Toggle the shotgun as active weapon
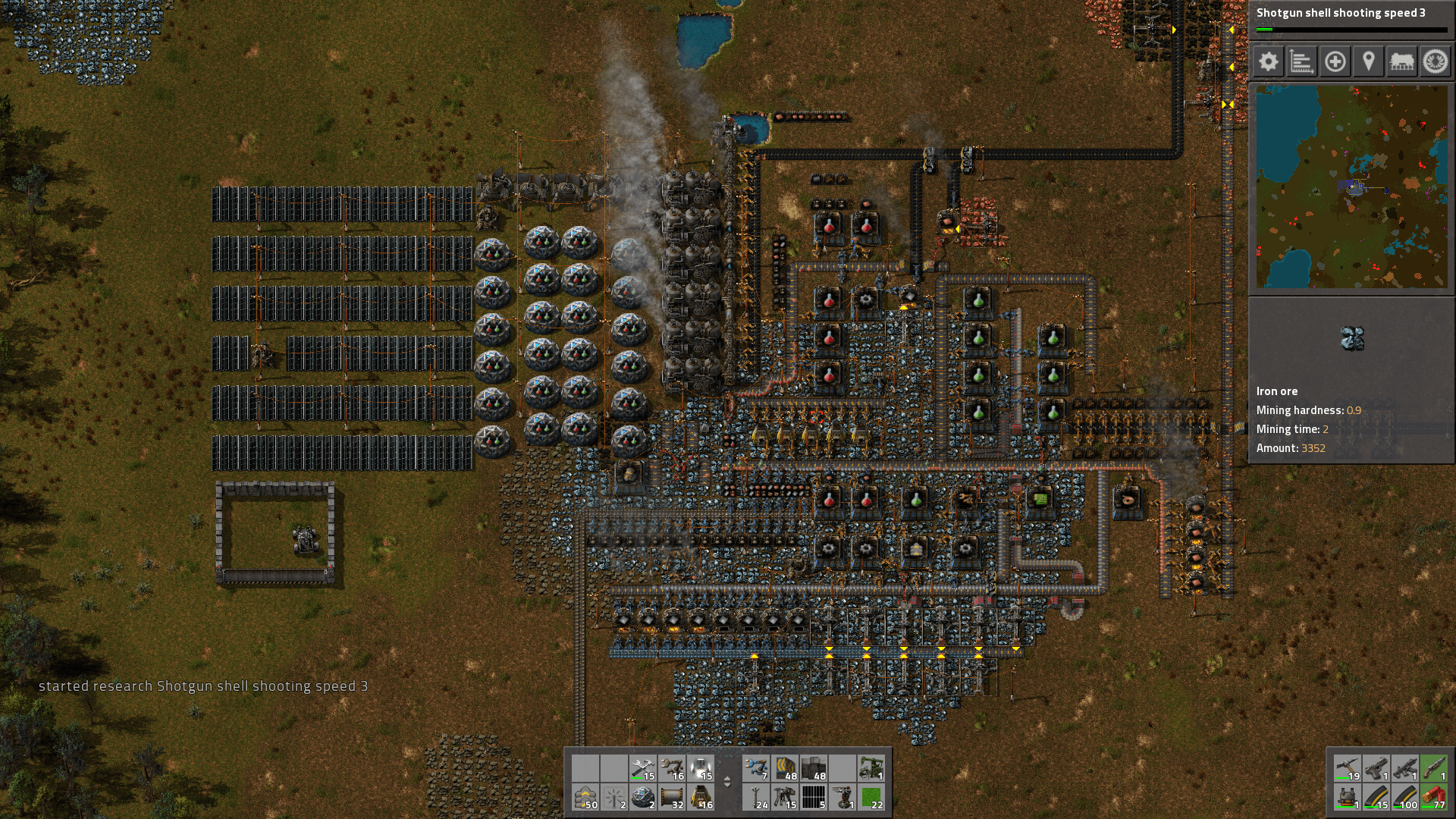The height and width of the screenshot is (819, 1456). (1432, 767)
